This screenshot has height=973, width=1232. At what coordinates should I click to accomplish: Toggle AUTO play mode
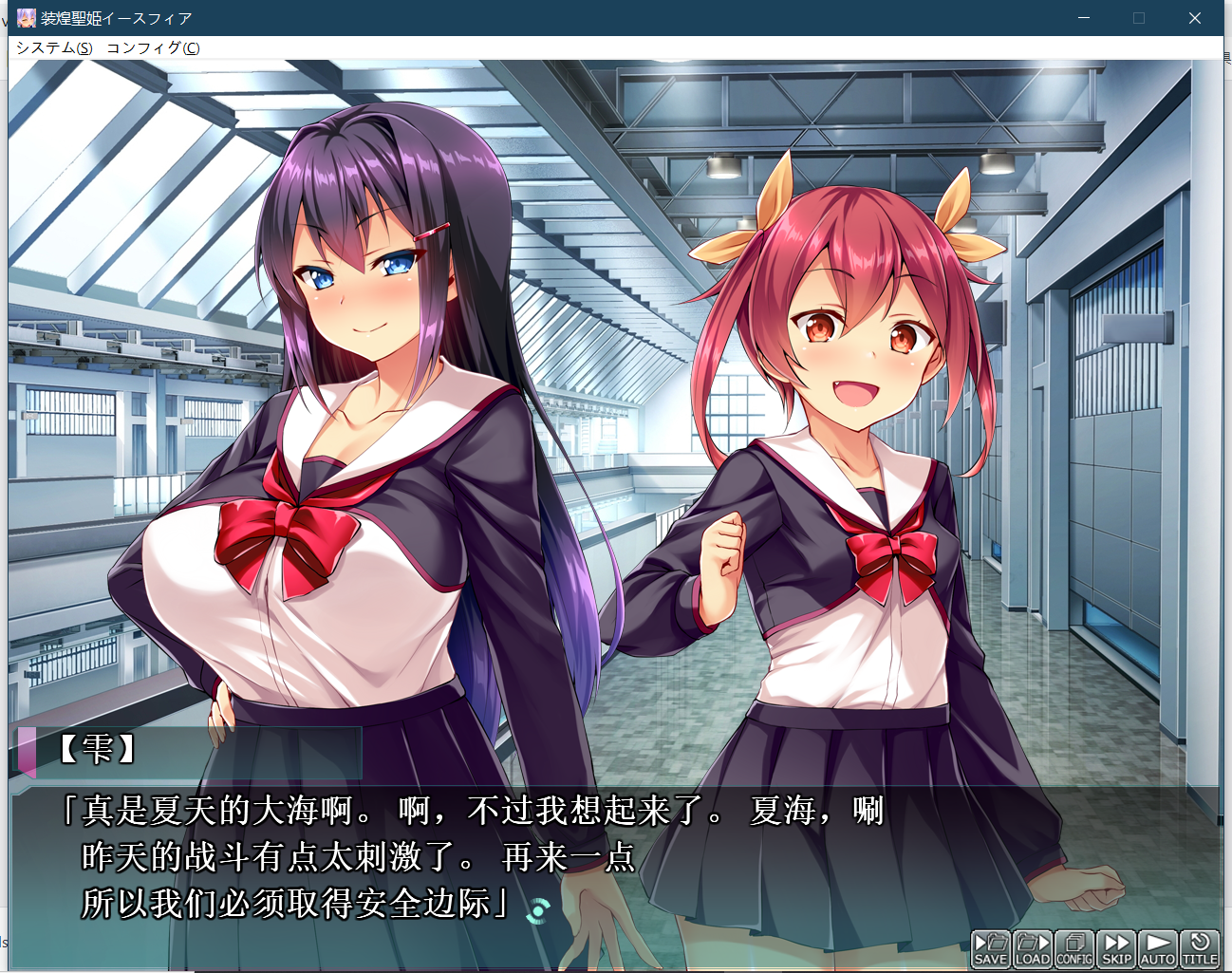point(1158,948)
